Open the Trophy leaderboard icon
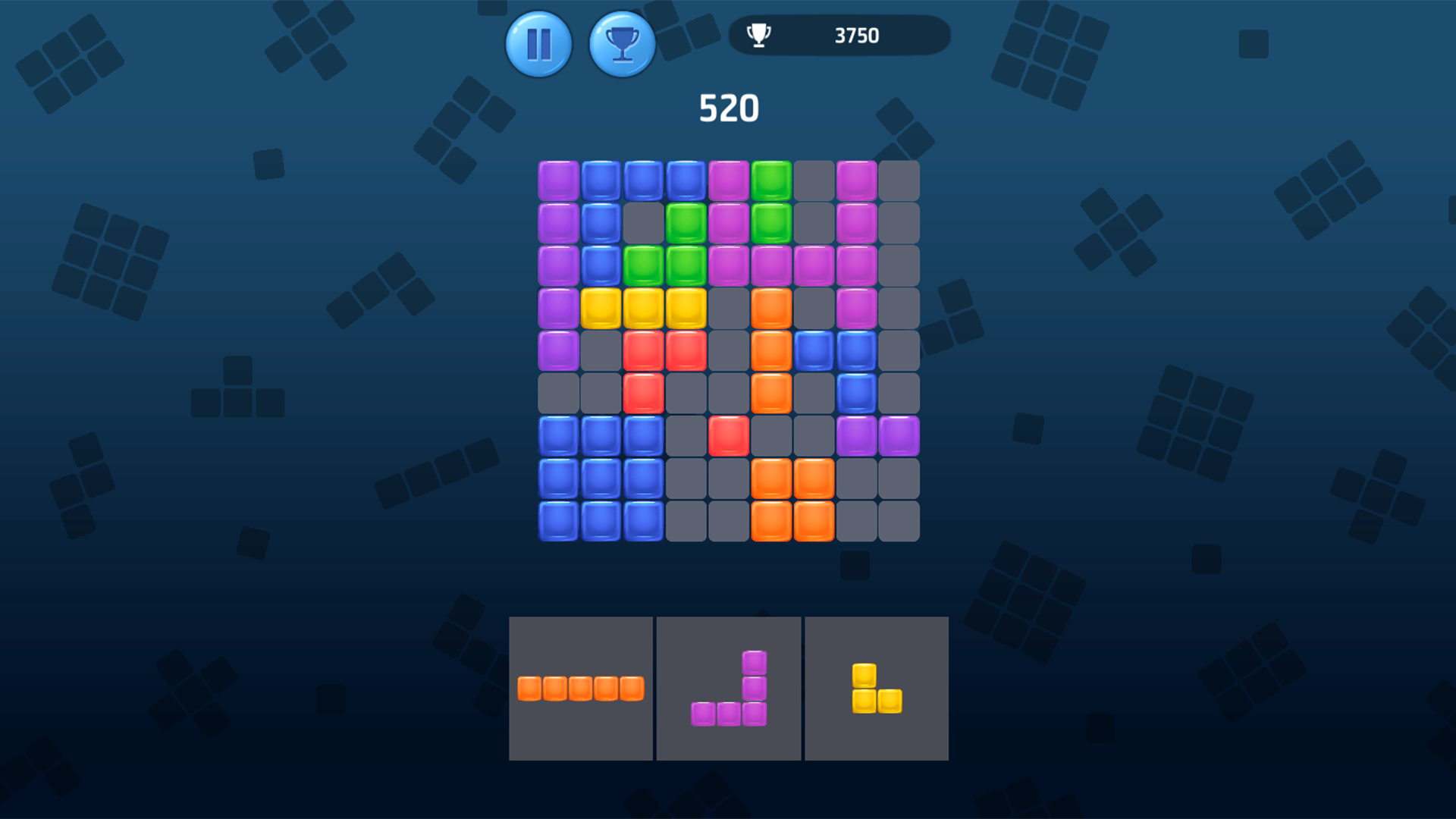The width and height of the screenshot is (1456, 819). click(622, 44)
